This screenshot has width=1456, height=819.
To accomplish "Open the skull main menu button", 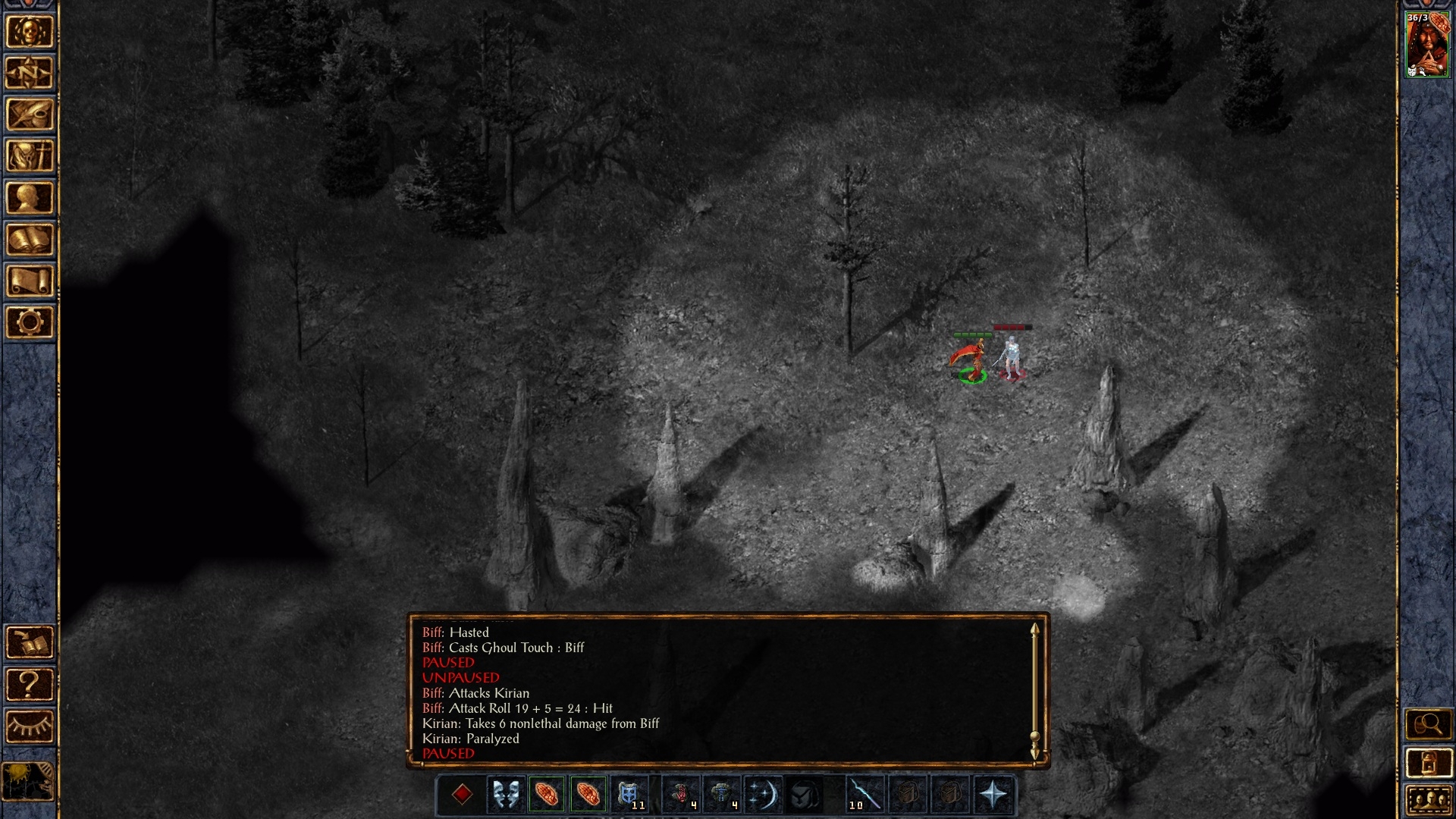I will (x=30, y=33).
